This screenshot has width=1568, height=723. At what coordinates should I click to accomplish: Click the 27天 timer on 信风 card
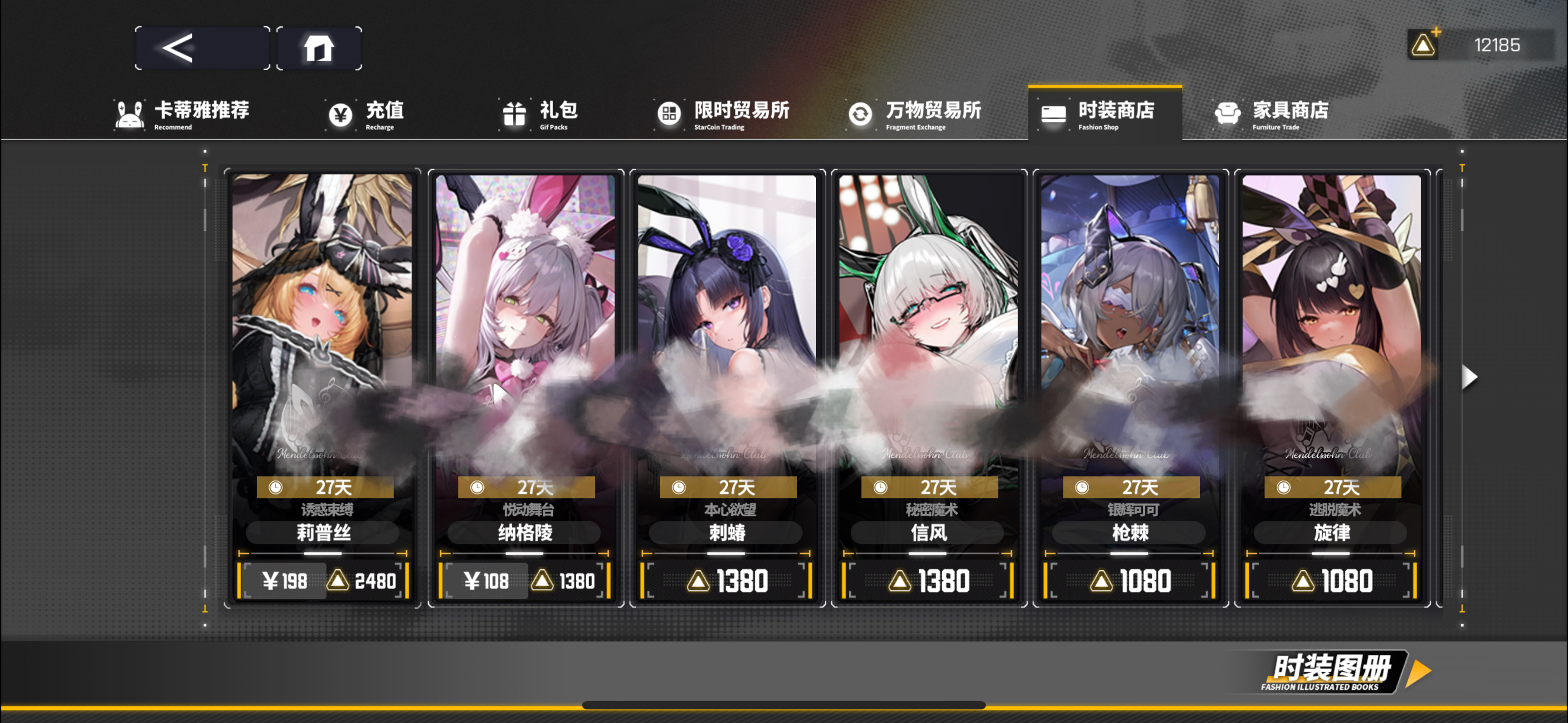click(x=930, y=487)
